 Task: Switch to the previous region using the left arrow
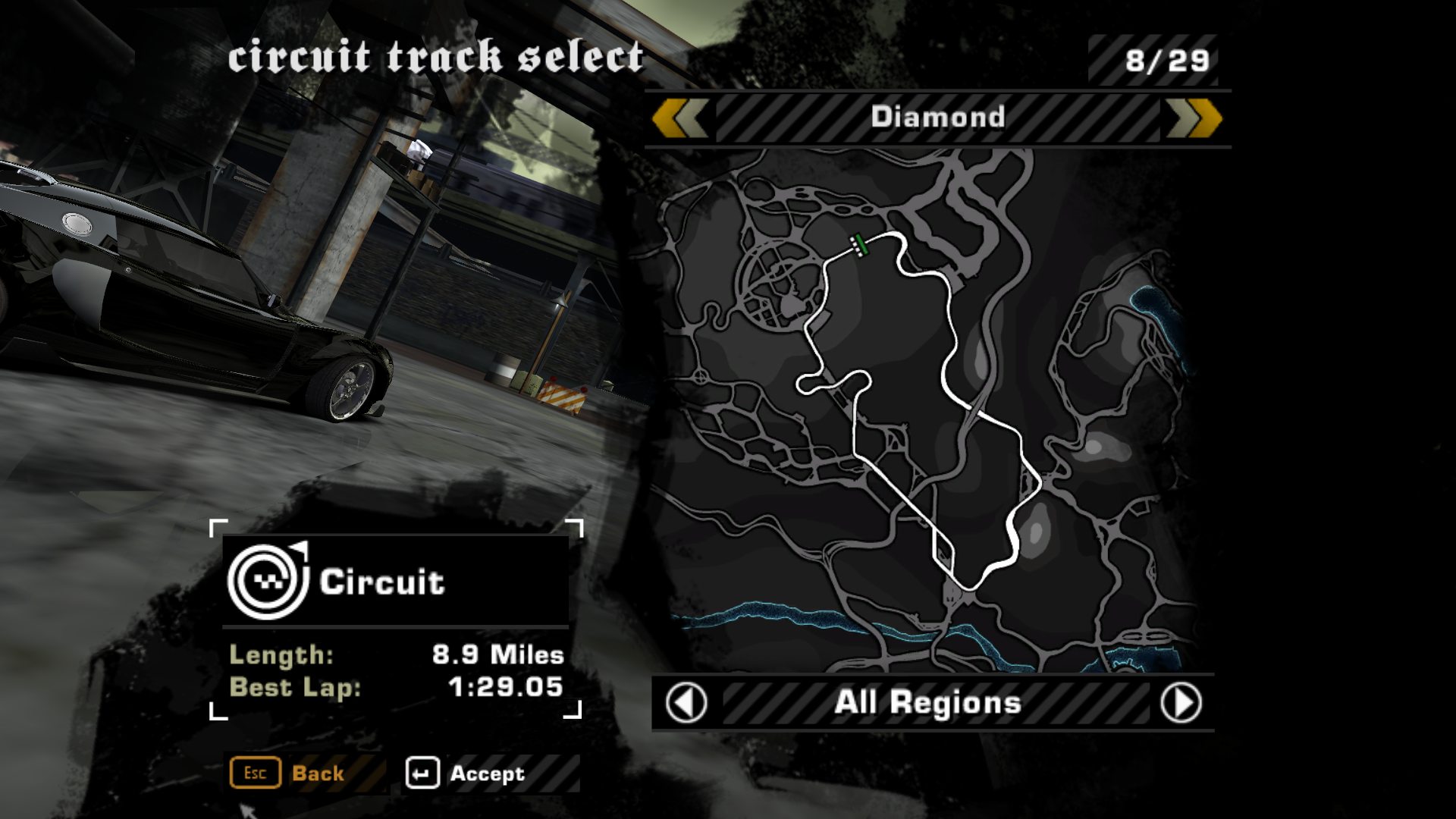pyautogui.click(x=686, y=703)
